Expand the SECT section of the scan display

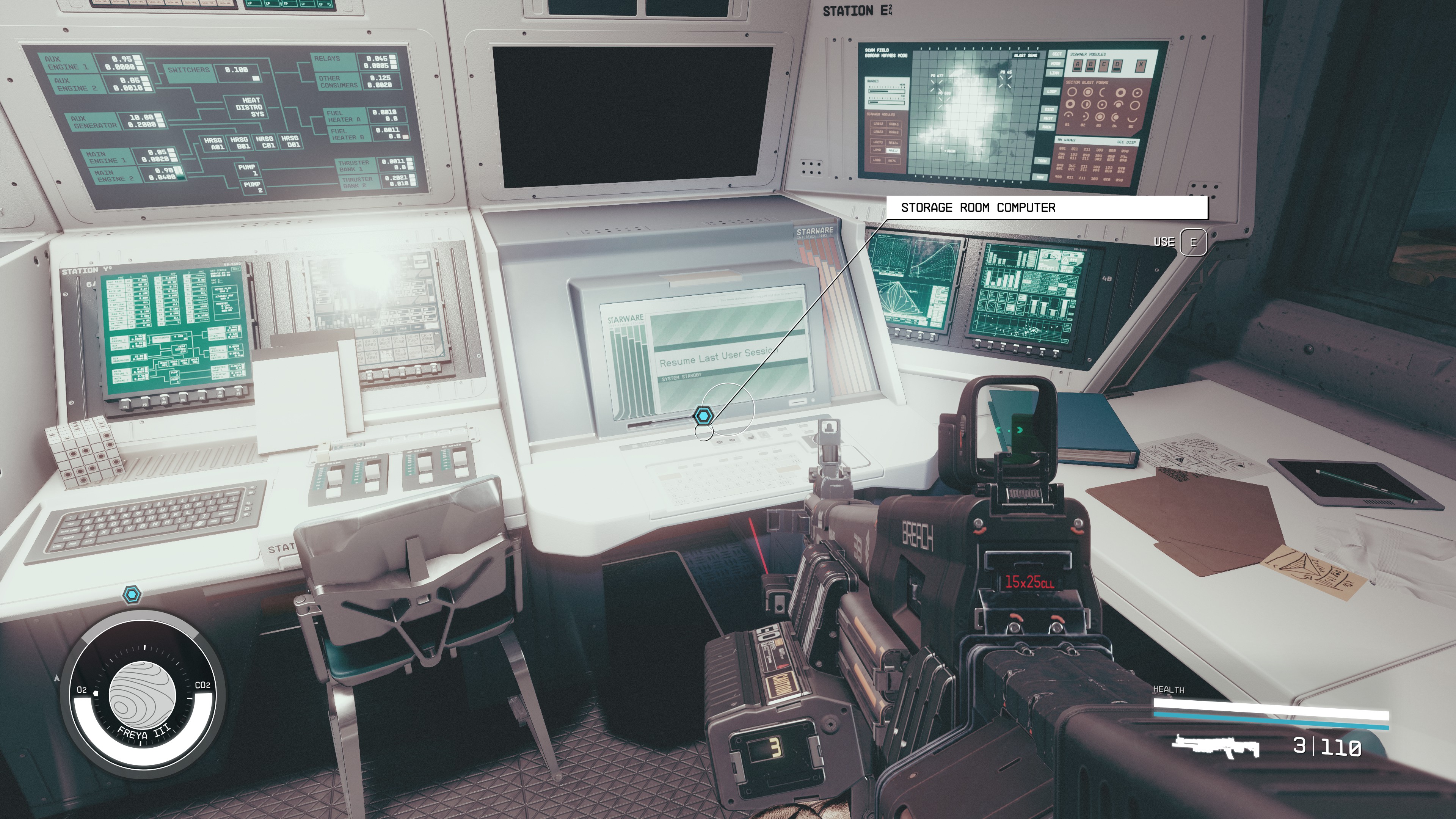click(x=1057, y=54)
